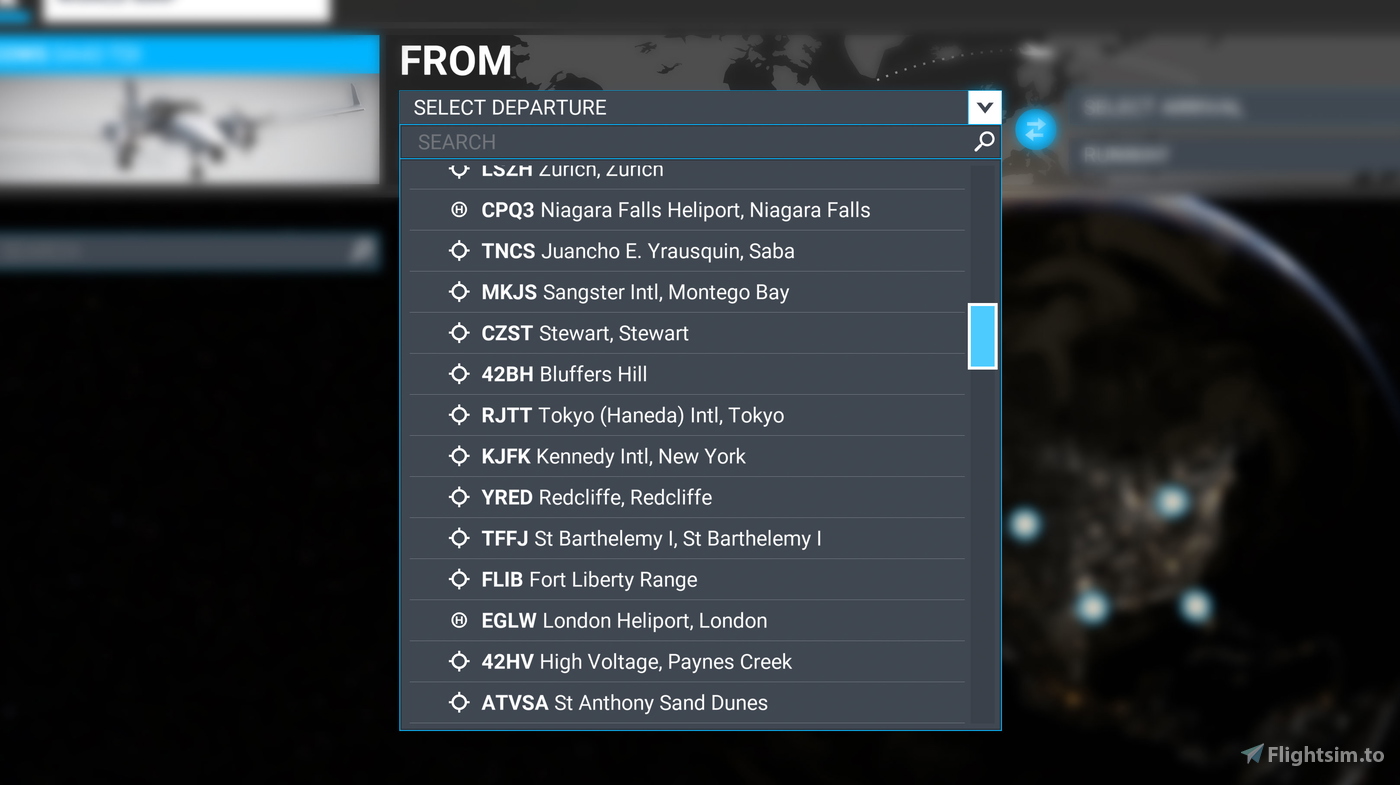Click the blue swap departure/arrival arrows icon

[x=1035, y=129]
